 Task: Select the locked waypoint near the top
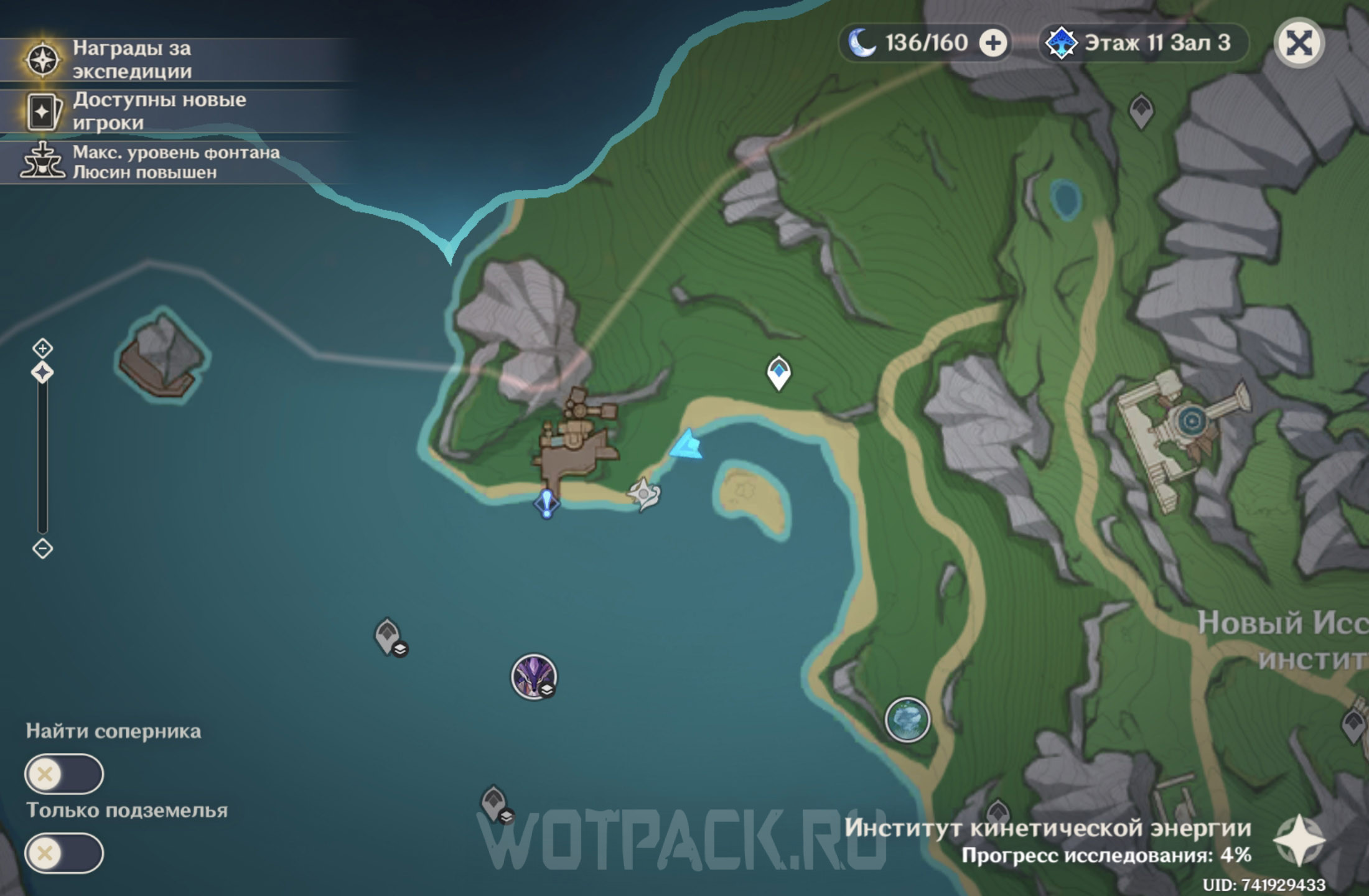[x=1141, y=111]
